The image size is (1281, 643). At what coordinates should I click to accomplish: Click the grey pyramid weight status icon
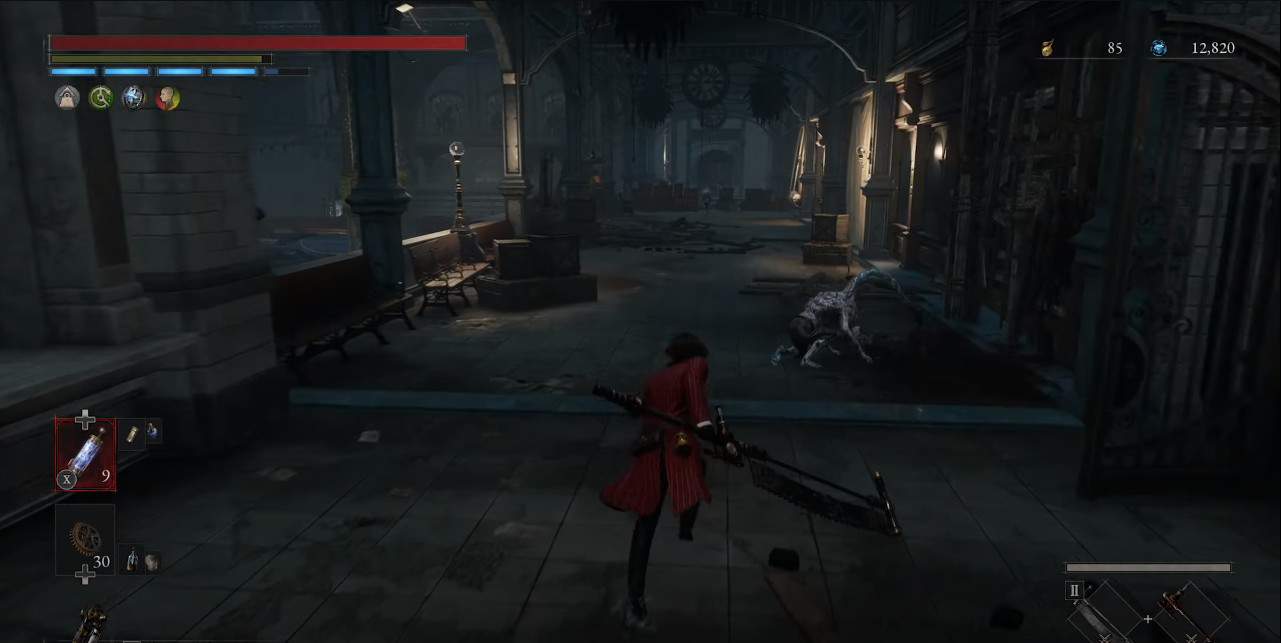pos(67,97)
